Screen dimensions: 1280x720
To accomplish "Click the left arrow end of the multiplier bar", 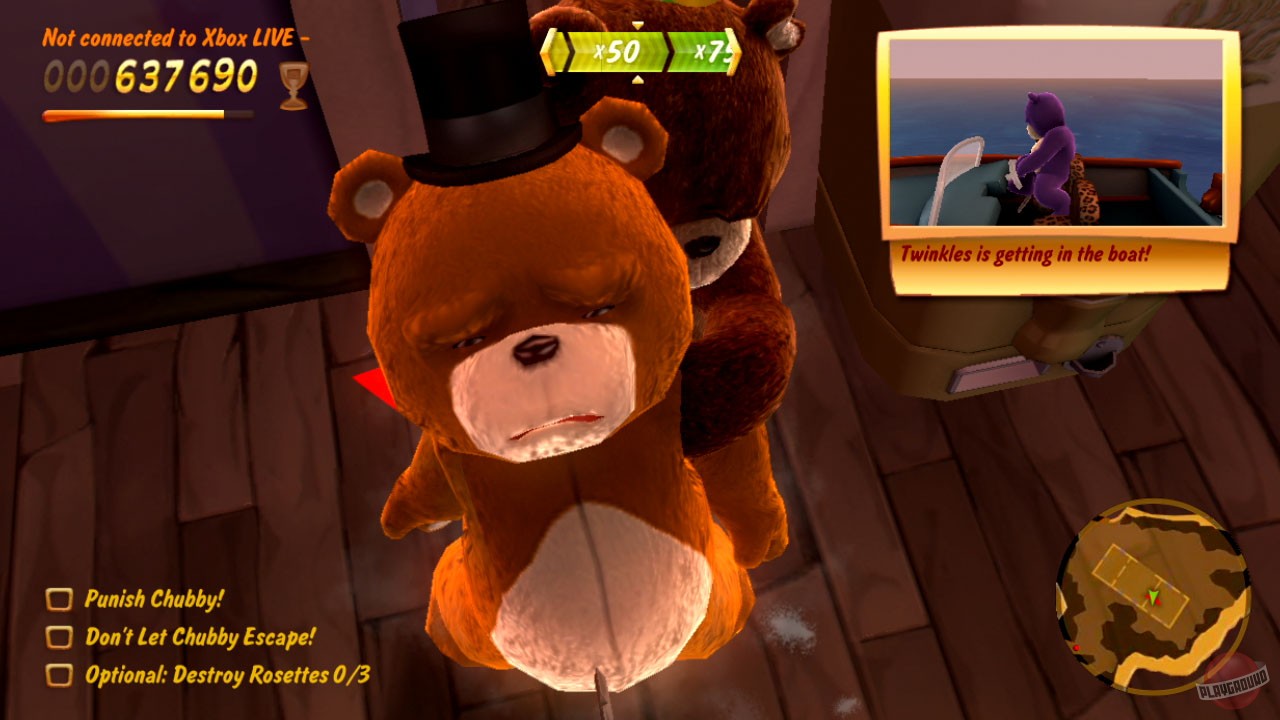I will [x=551, y=52].
